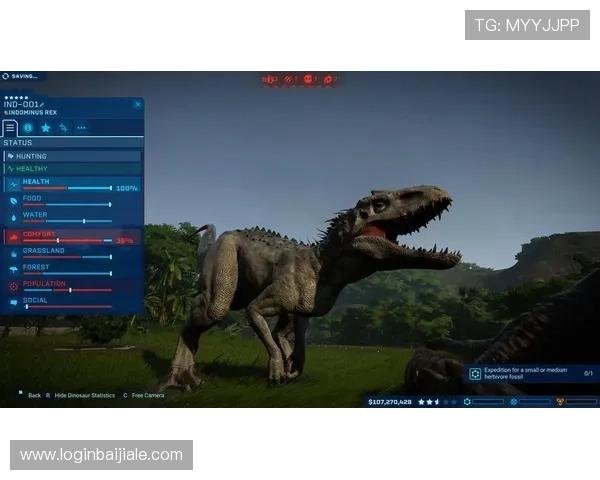Image resolution: width=600 pixels, height=480 pixels.
Task: Switch to the info circle tab
Action: pyautogui.click(x=28, y=128)
